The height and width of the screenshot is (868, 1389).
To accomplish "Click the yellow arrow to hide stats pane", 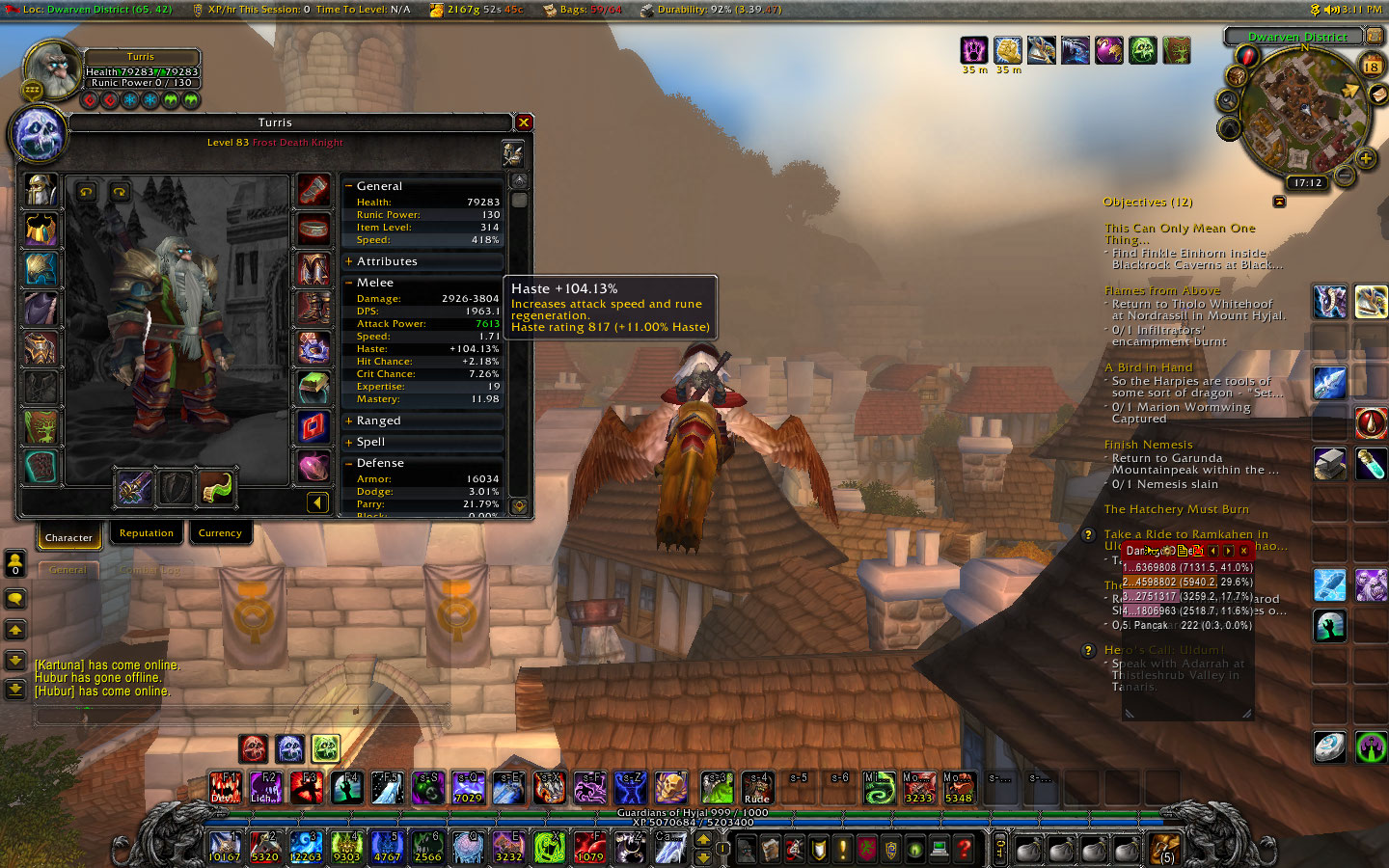I will [317, 502].
